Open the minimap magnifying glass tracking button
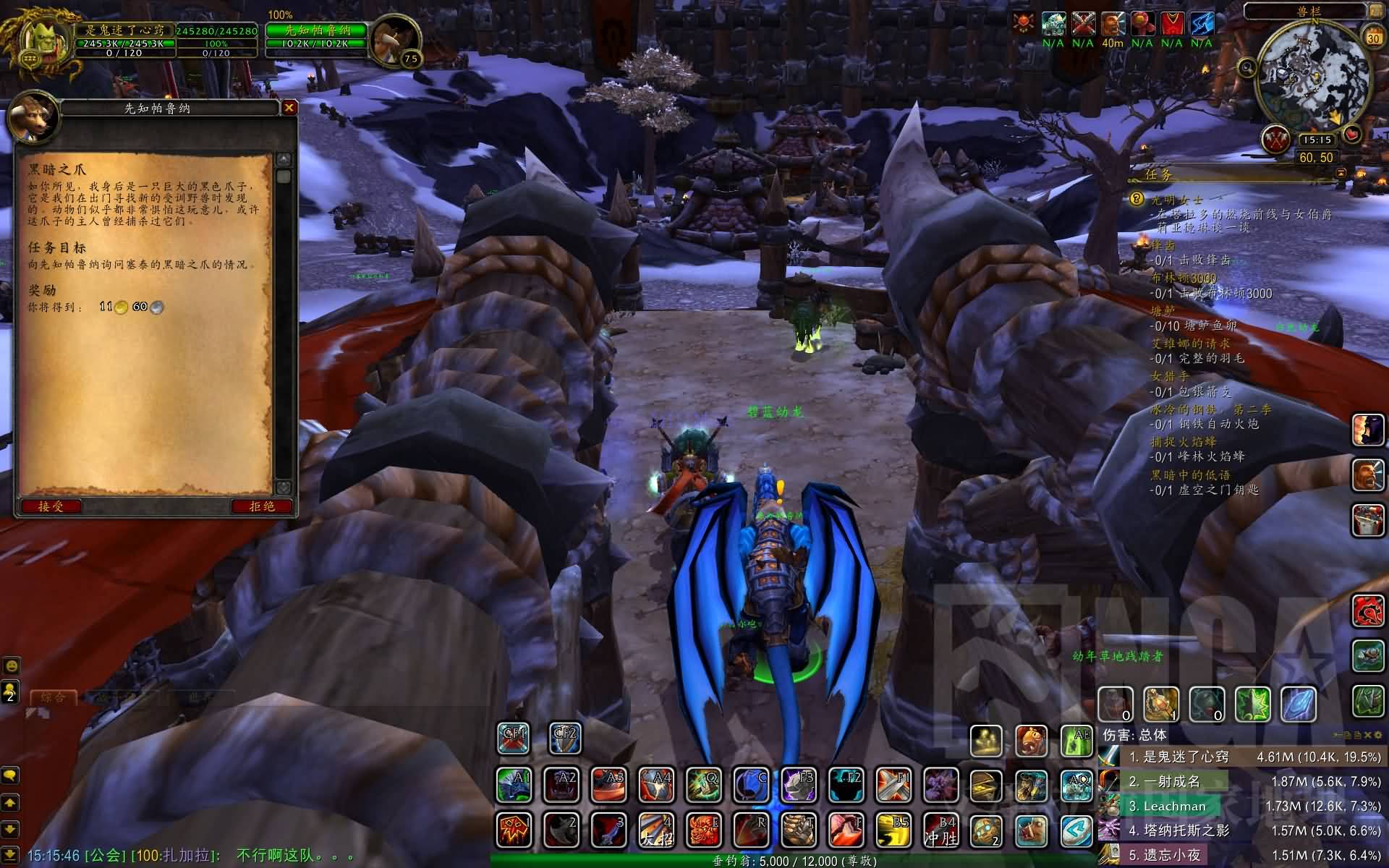Viewport: 1389px width, 868px height. tap(1247, 68)
